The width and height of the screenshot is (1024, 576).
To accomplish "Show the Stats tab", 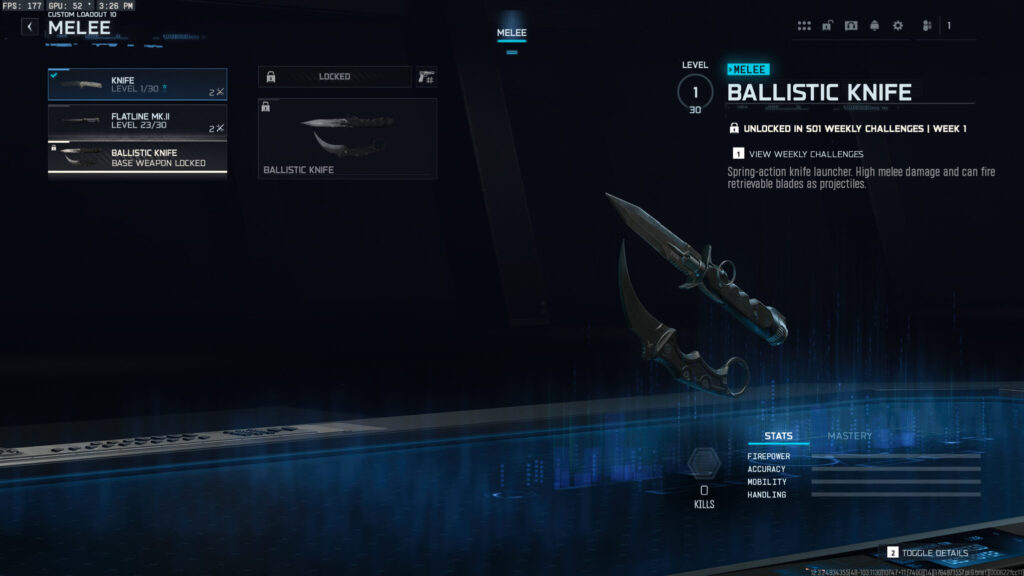I will [778, 436].
